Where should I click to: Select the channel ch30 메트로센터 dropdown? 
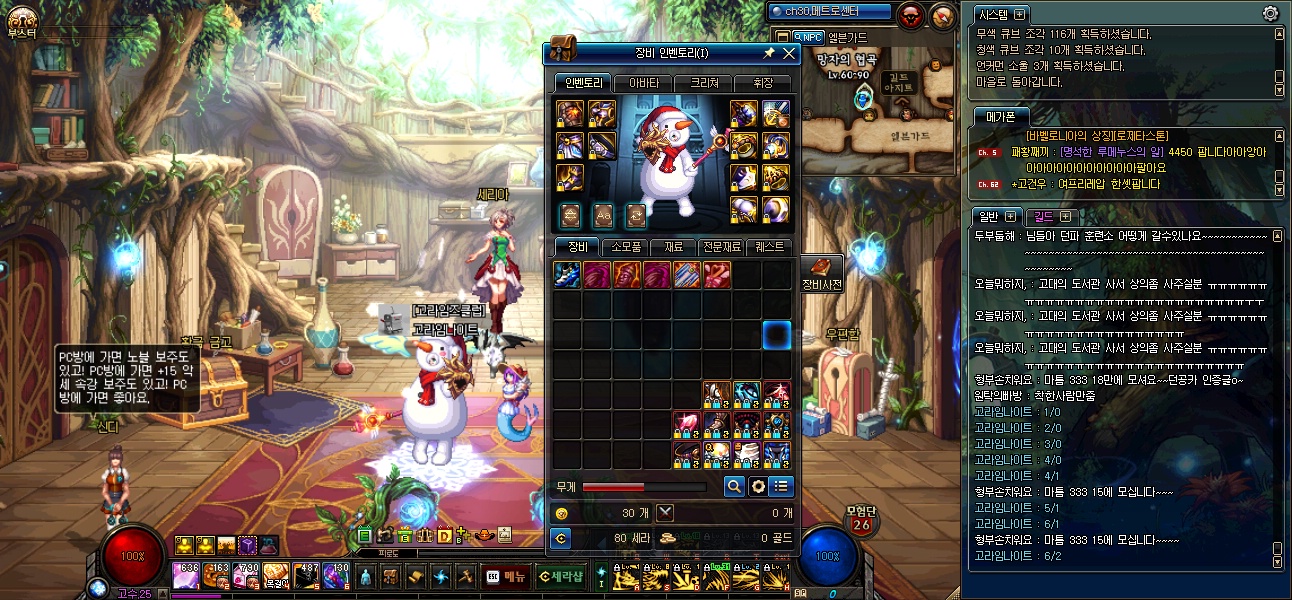tap(828, 12)
